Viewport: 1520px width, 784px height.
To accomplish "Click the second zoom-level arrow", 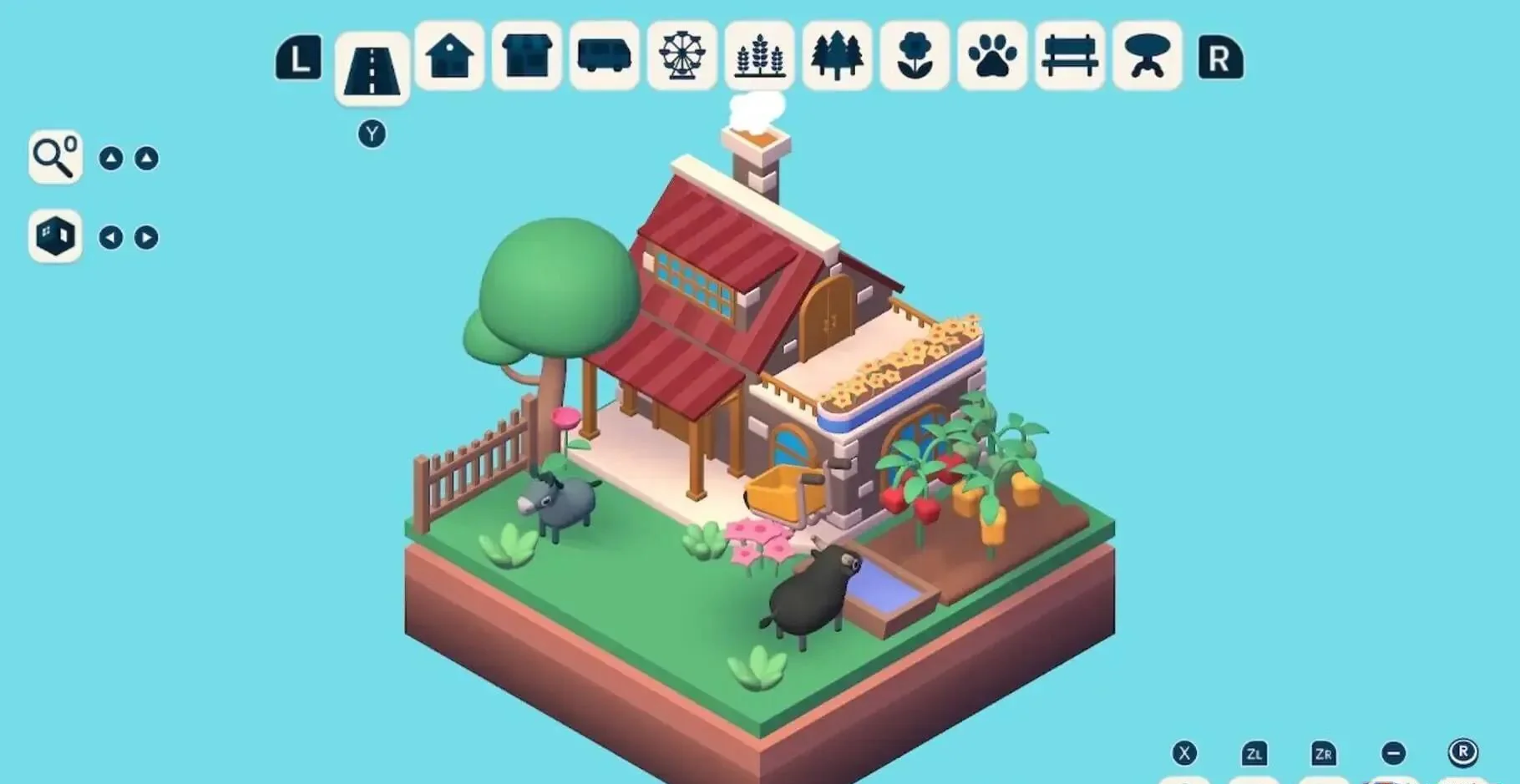I will pyautogui.click(x=146, y=158).
